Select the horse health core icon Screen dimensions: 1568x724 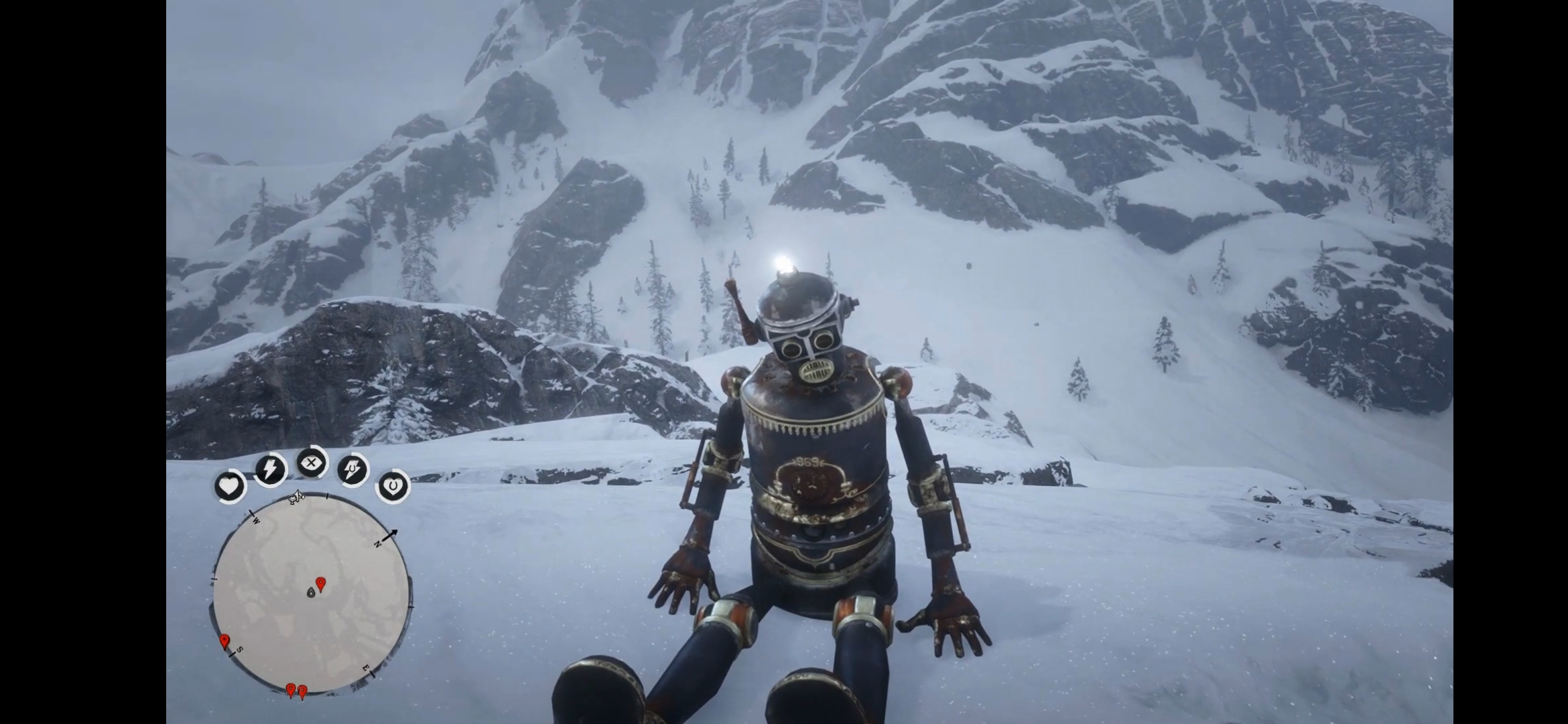pyautogui.click(x=393, y=485)
